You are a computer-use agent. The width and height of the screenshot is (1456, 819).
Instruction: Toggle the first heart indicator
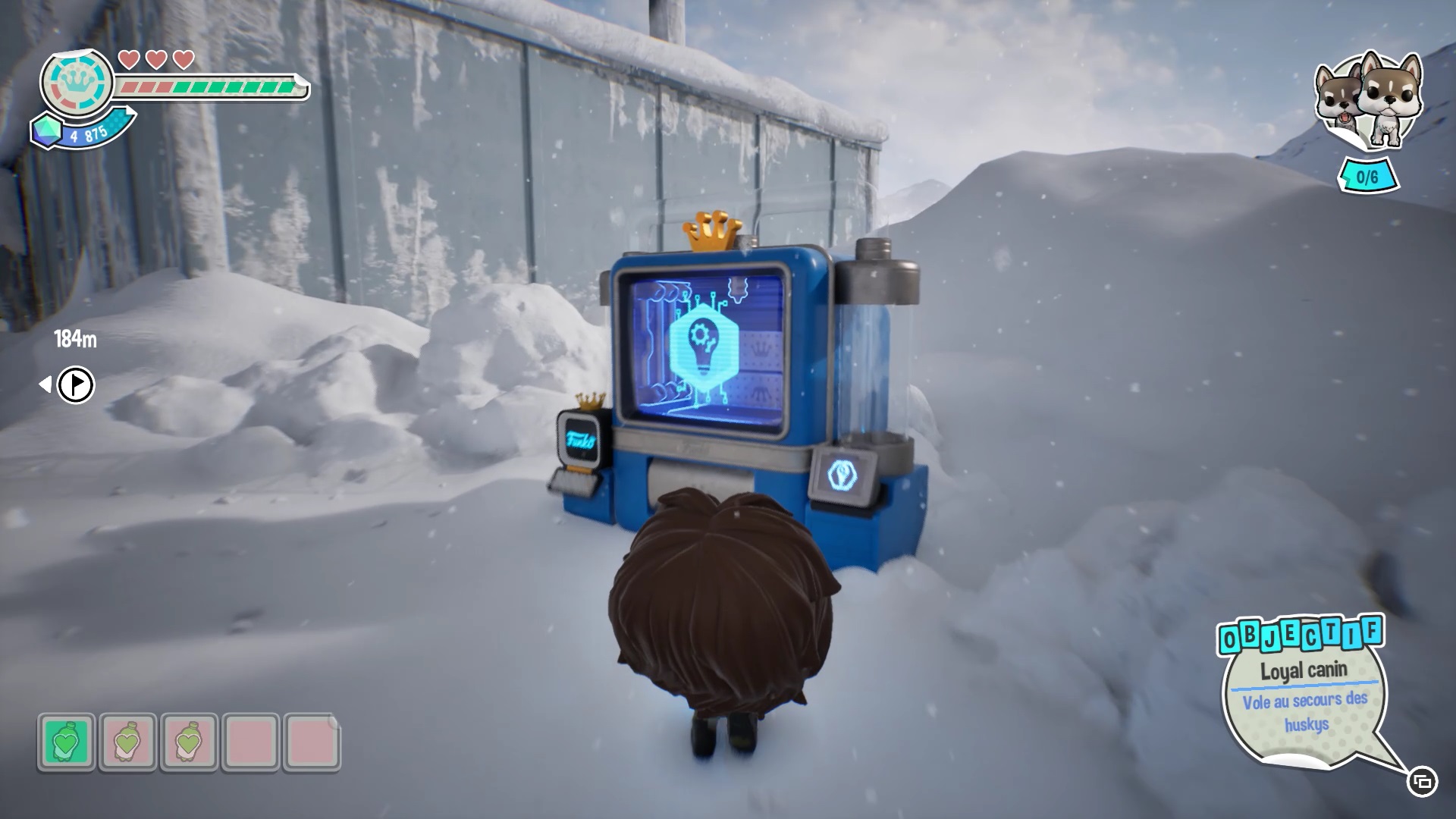[x=128, y=59]
